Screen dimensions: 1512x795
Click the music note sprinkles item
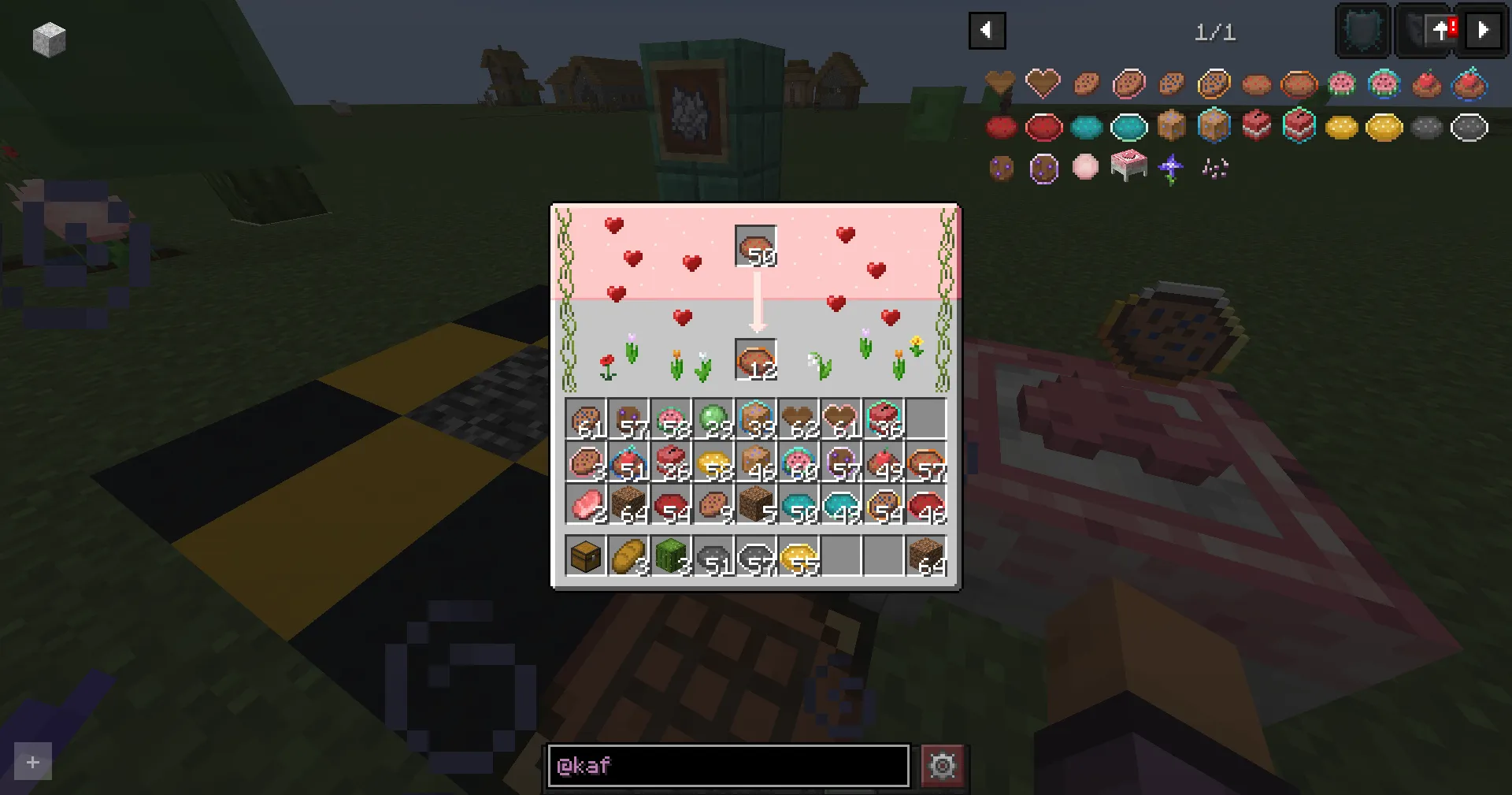(x=1214, y=167)
